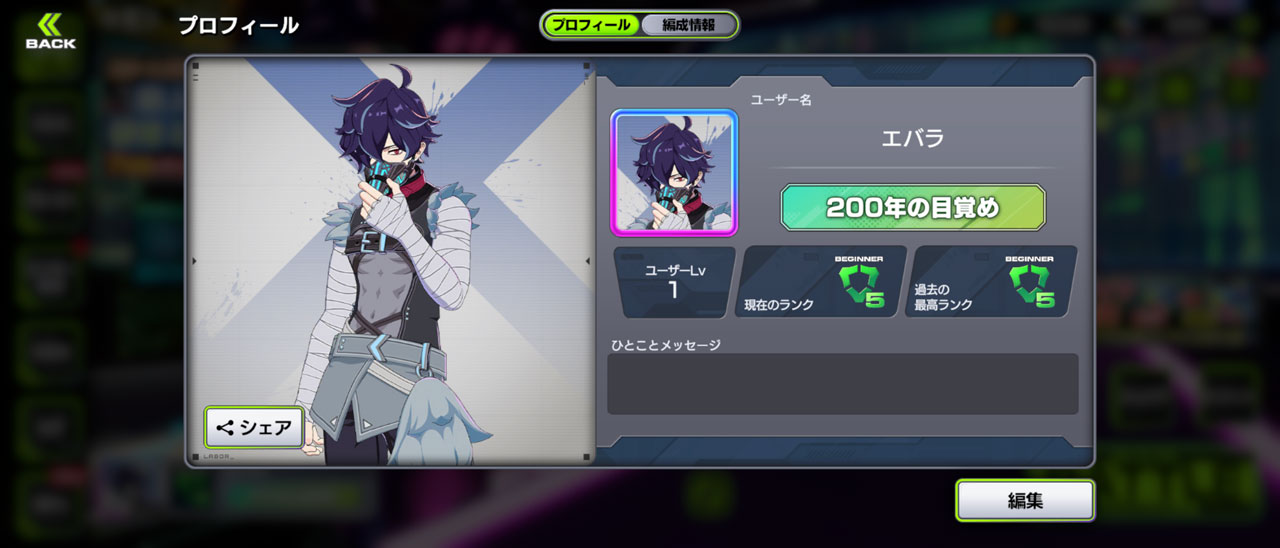Viewport: 1280px width, 548px height.
Task: Select the プロフィール tab
Action: (x=592, y=25)
